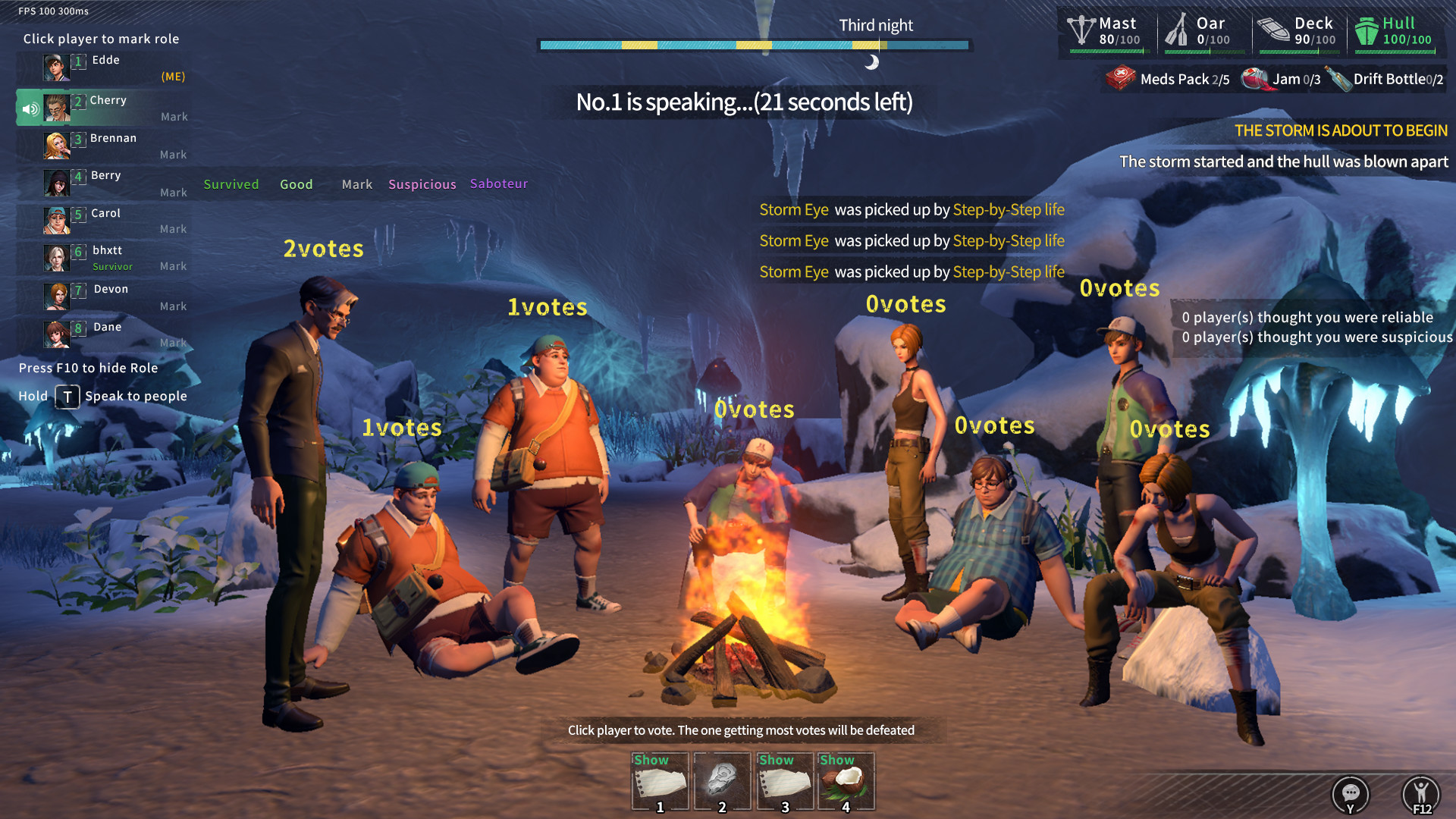The image size is (1456, 819).
Task: Mute Cherry using the speaker toggle
Action: point(30,108)
